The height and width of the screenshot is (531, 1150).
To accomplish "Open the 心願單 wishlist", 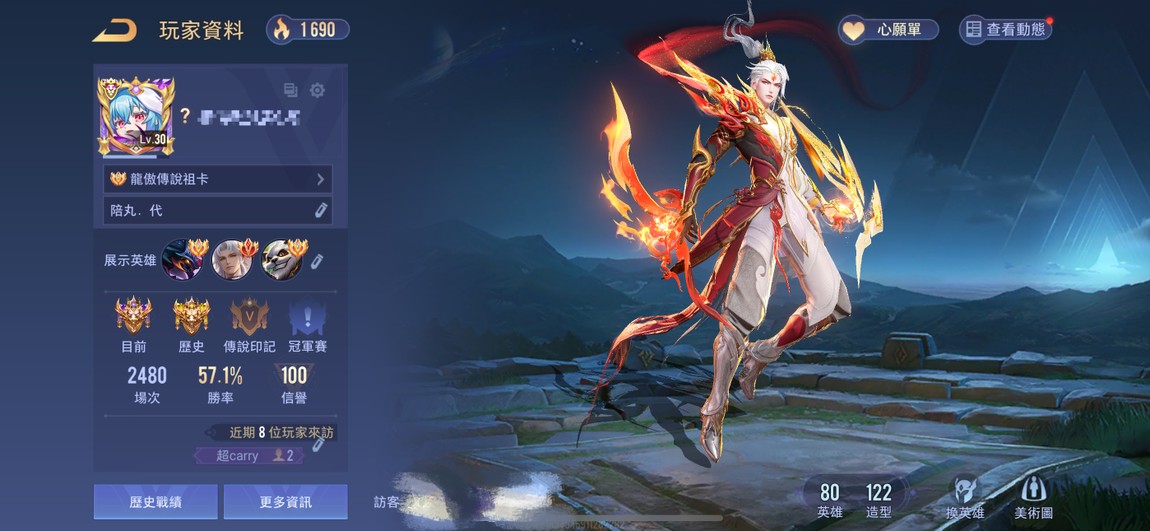I will [x=888, y=30].
